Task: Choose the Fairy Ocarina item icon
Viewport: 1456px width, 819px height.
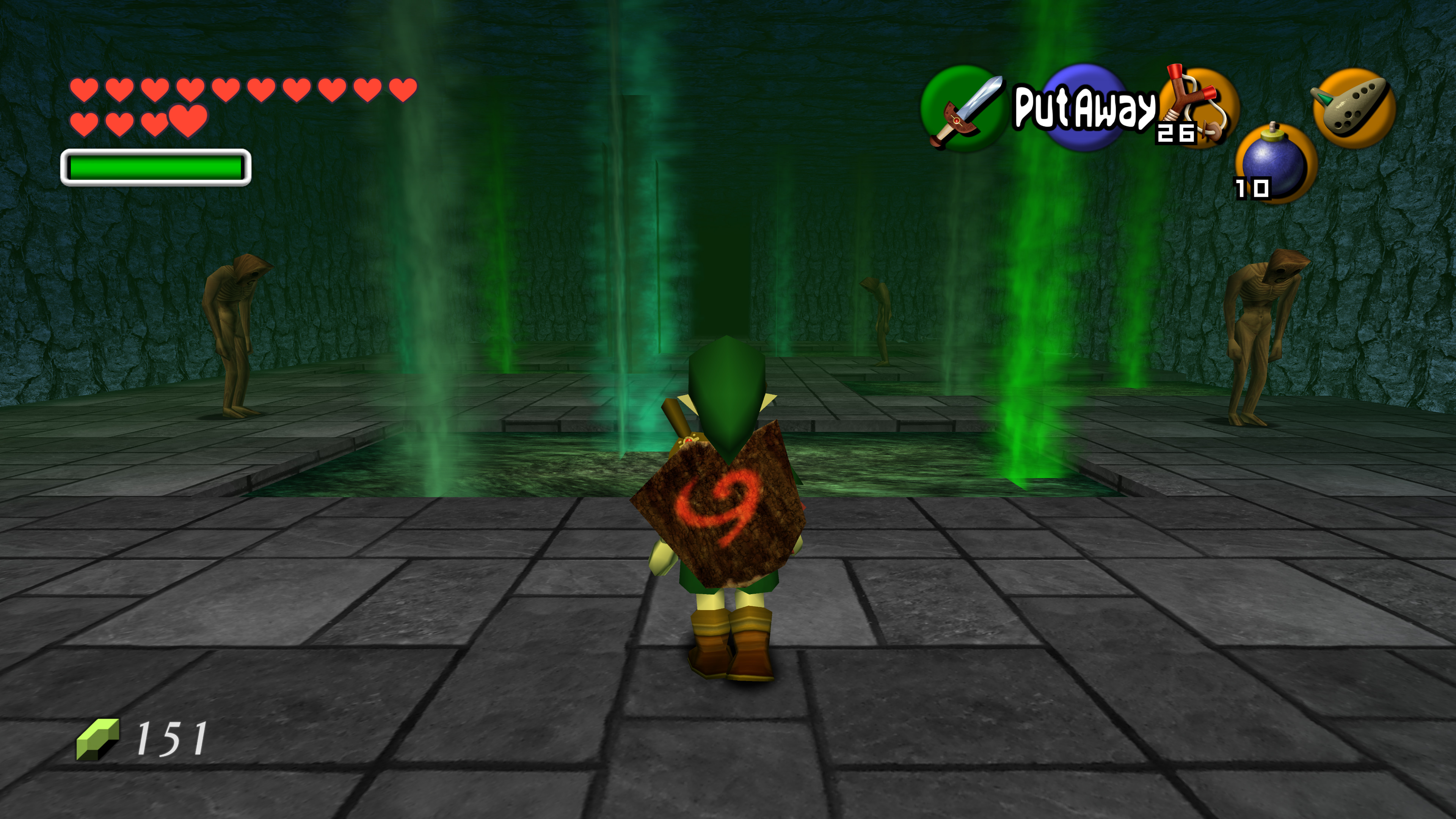Action: (x=1353, y=107)
